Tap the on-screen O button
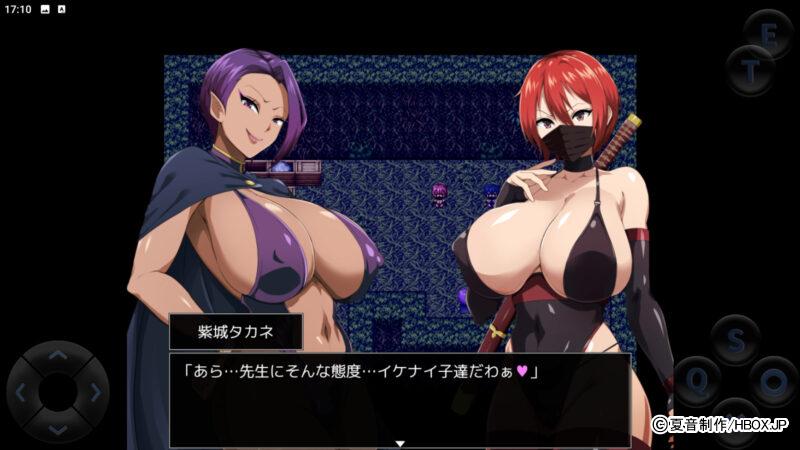This screenshot has width=800, height=450. point(774,381)
